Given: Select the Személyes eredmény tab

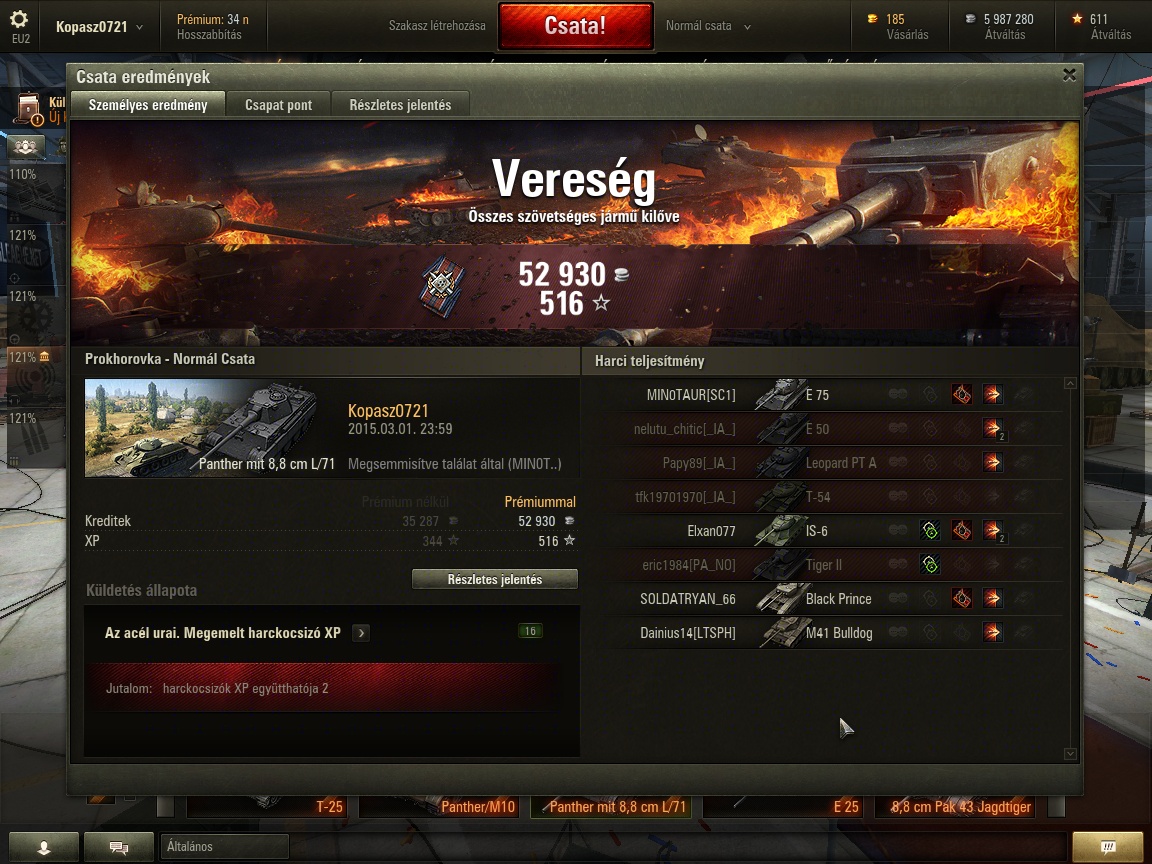Looking at the screenshot, I should tap(148, 105).
